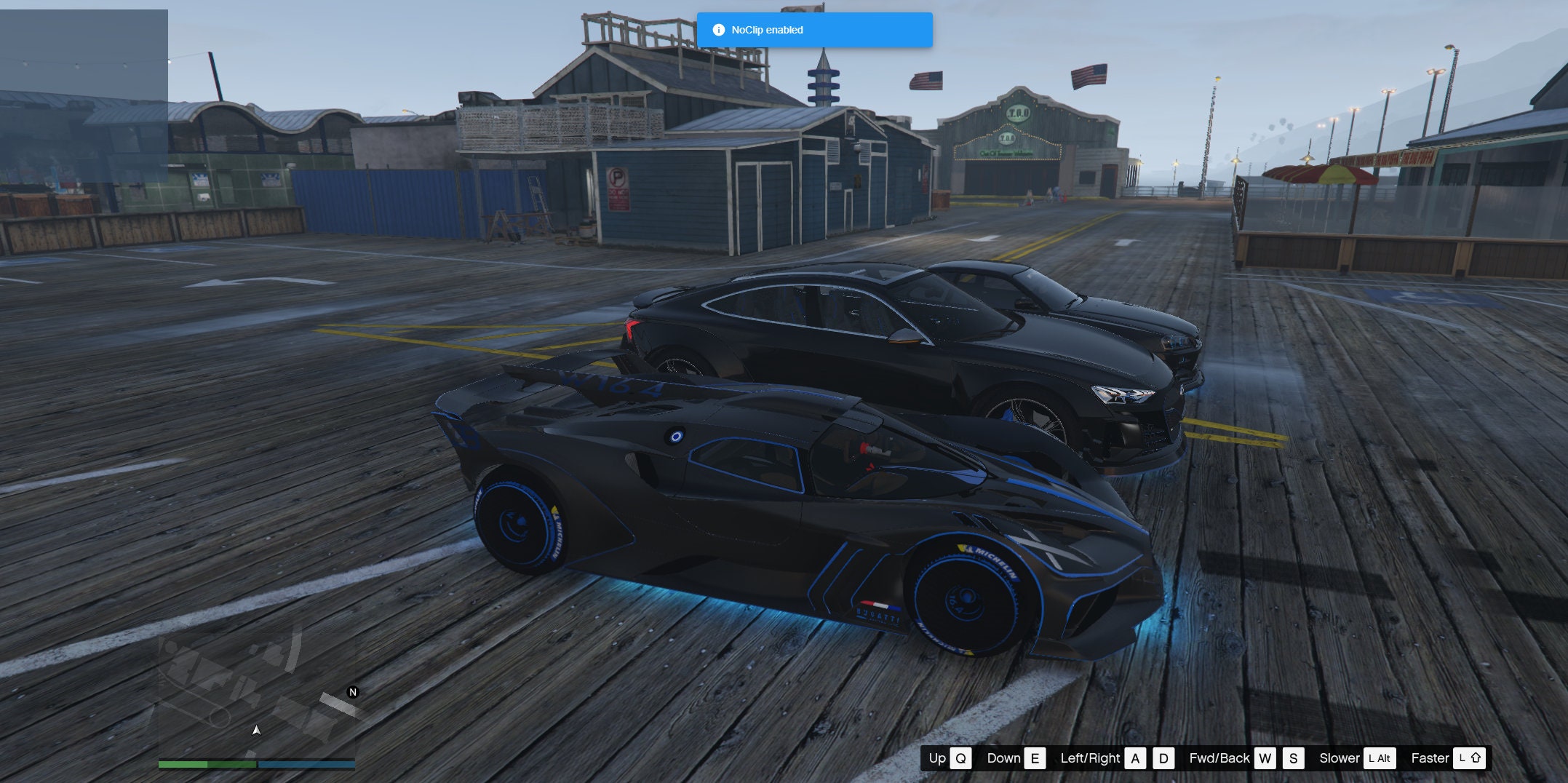Image resolution: width=1568 pixels, height=783 pixels.
Task: Select the Left/Right keybind label
Action: (x=1090, y=758)
